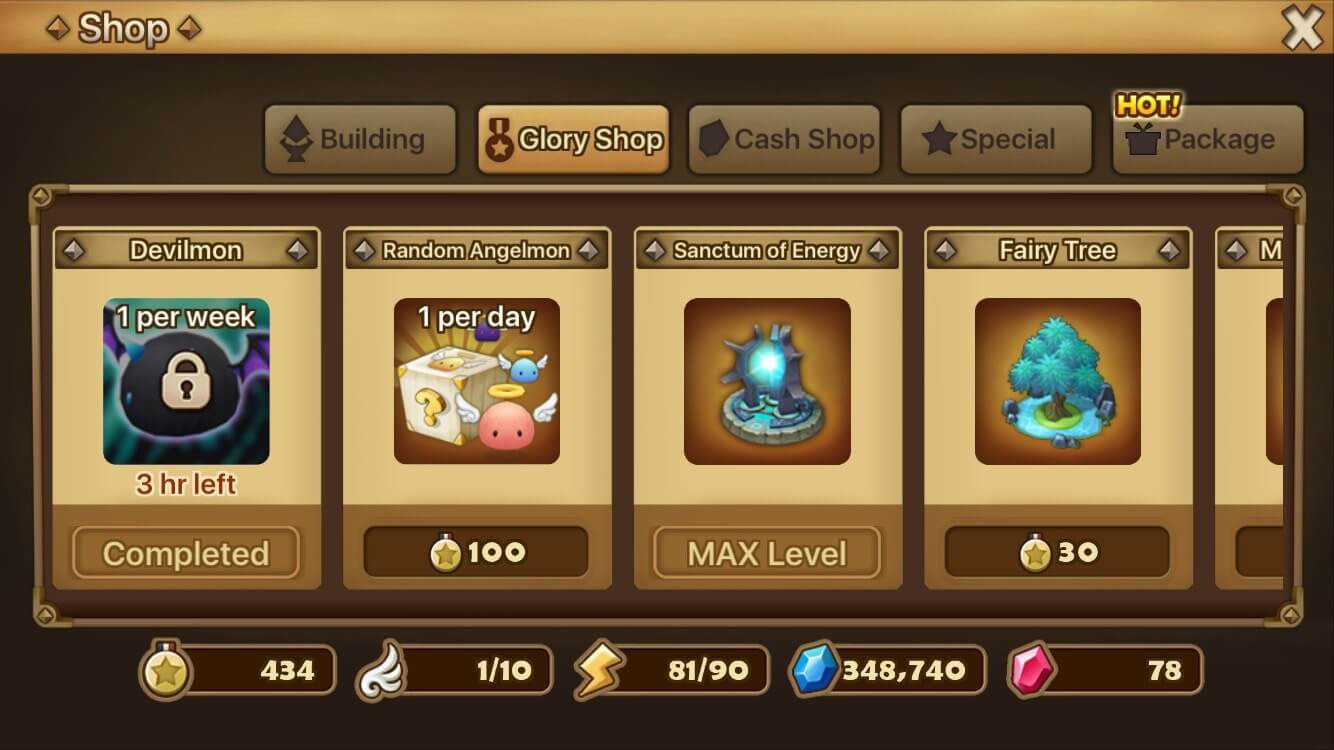This screenshot has height=750, width=1334.
Task: Click the locked Devilmon padlock icon
Action: coord(186,381)
